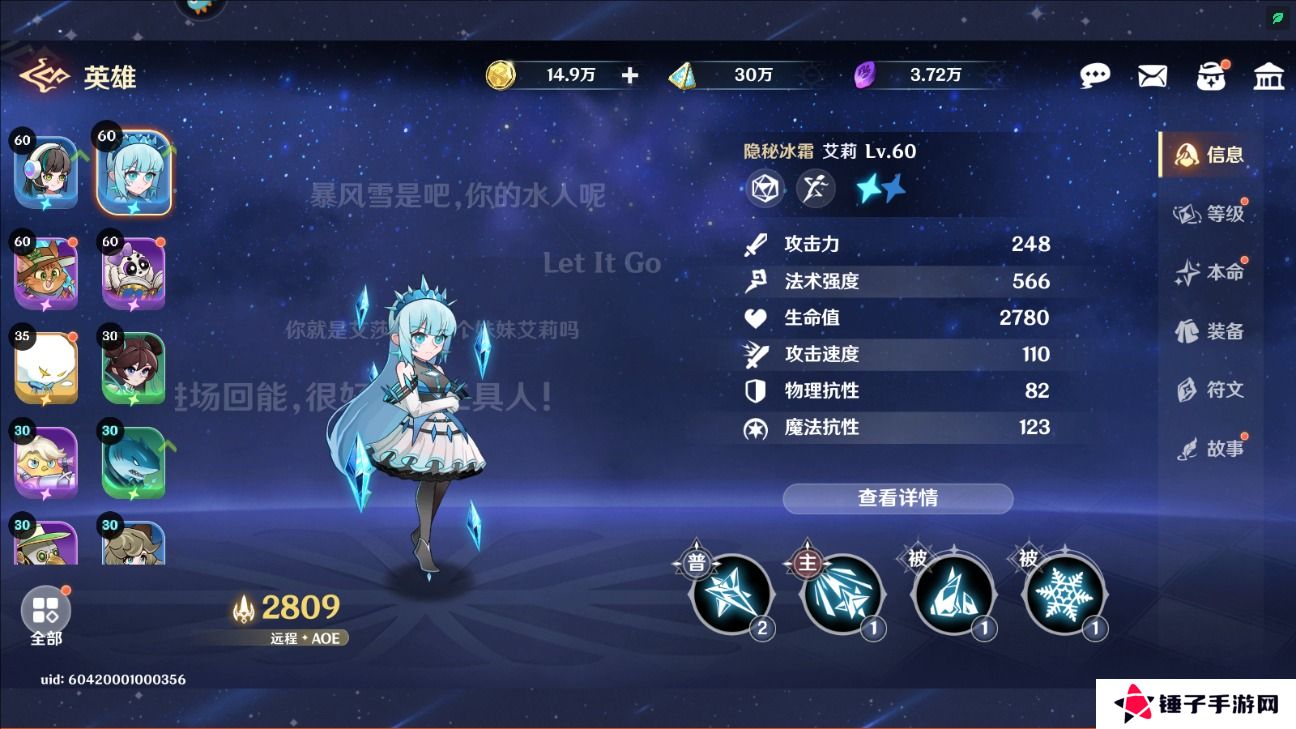
Task: Switch to the cat hero portrait
Action: point(44,272)
